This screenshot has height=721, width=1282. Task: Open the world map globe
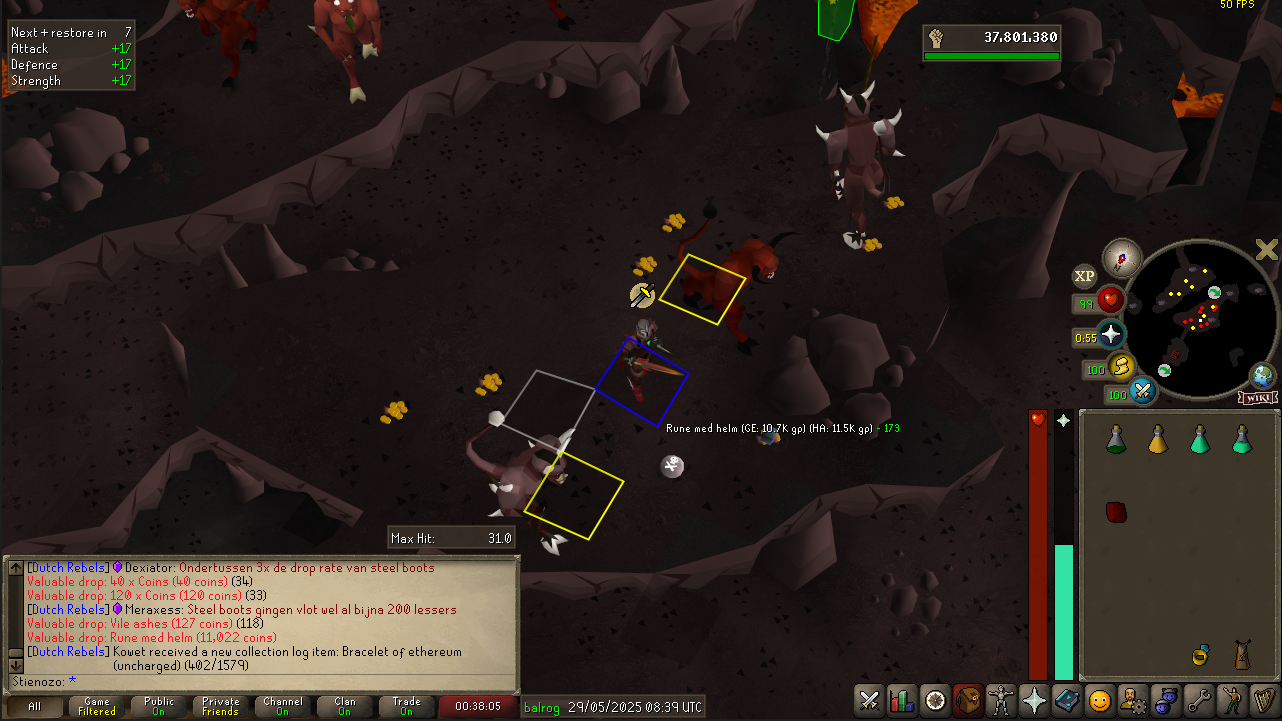pyautogui.click(x=1263, y=377)
